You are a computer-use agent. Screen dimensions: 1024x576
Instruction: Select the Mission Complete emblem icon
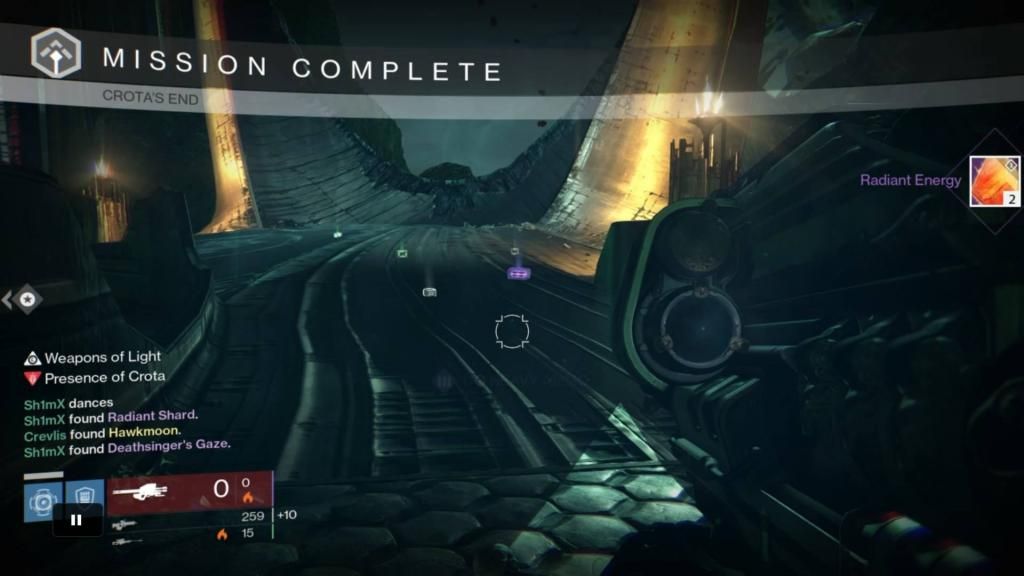56,54
